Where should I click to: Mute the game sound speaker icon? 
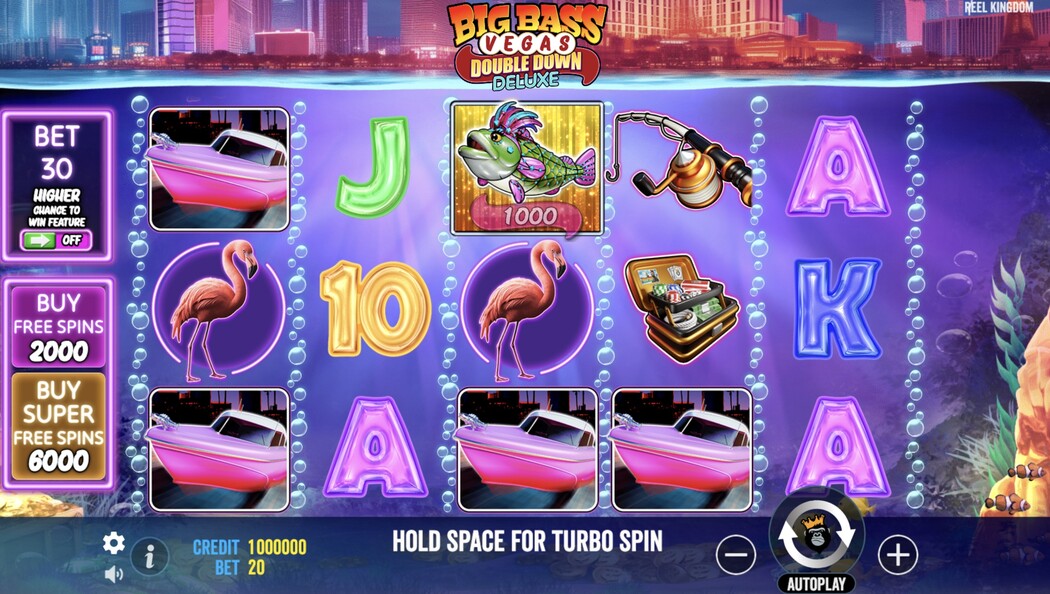coord(114,574)
